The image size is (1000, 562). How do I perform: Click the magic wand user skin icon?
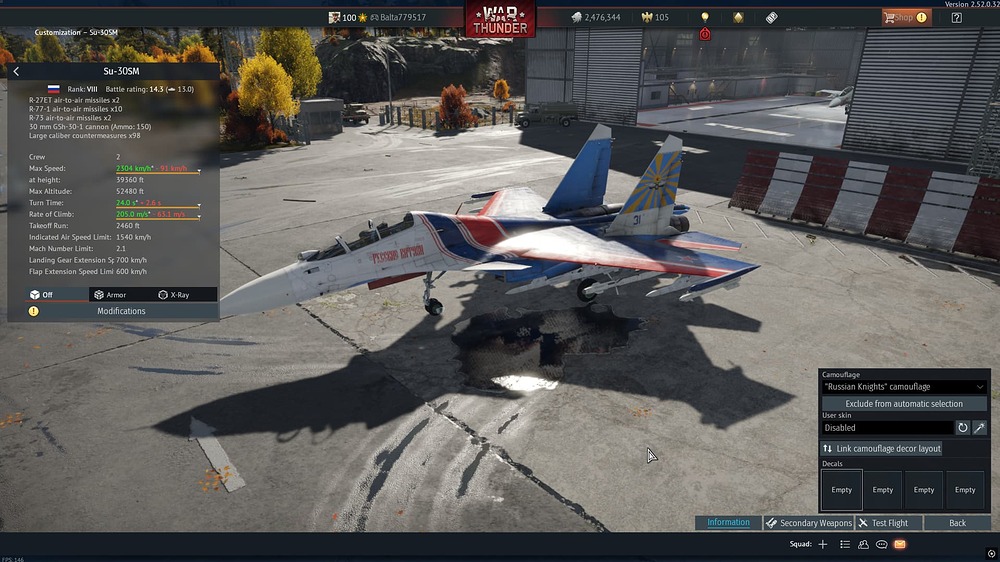(x=979, y=427)
